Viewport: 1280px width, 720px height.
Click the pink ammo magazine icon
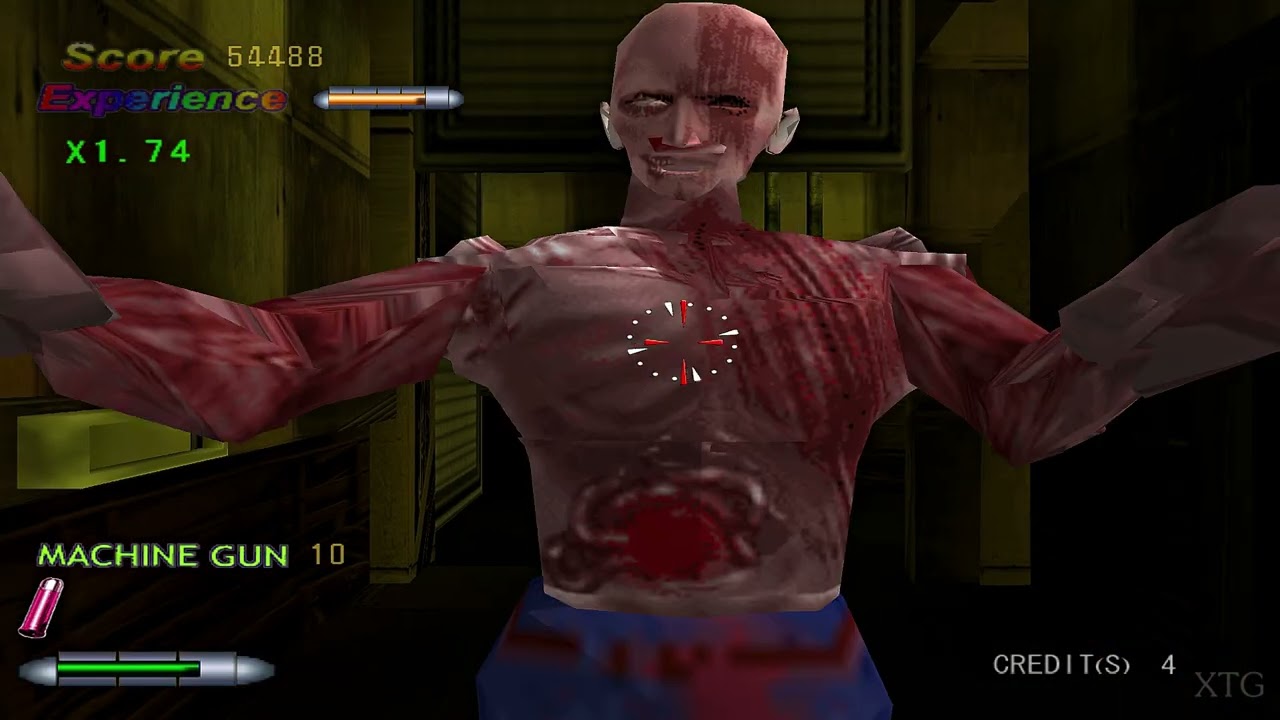[x=40, y=607]
